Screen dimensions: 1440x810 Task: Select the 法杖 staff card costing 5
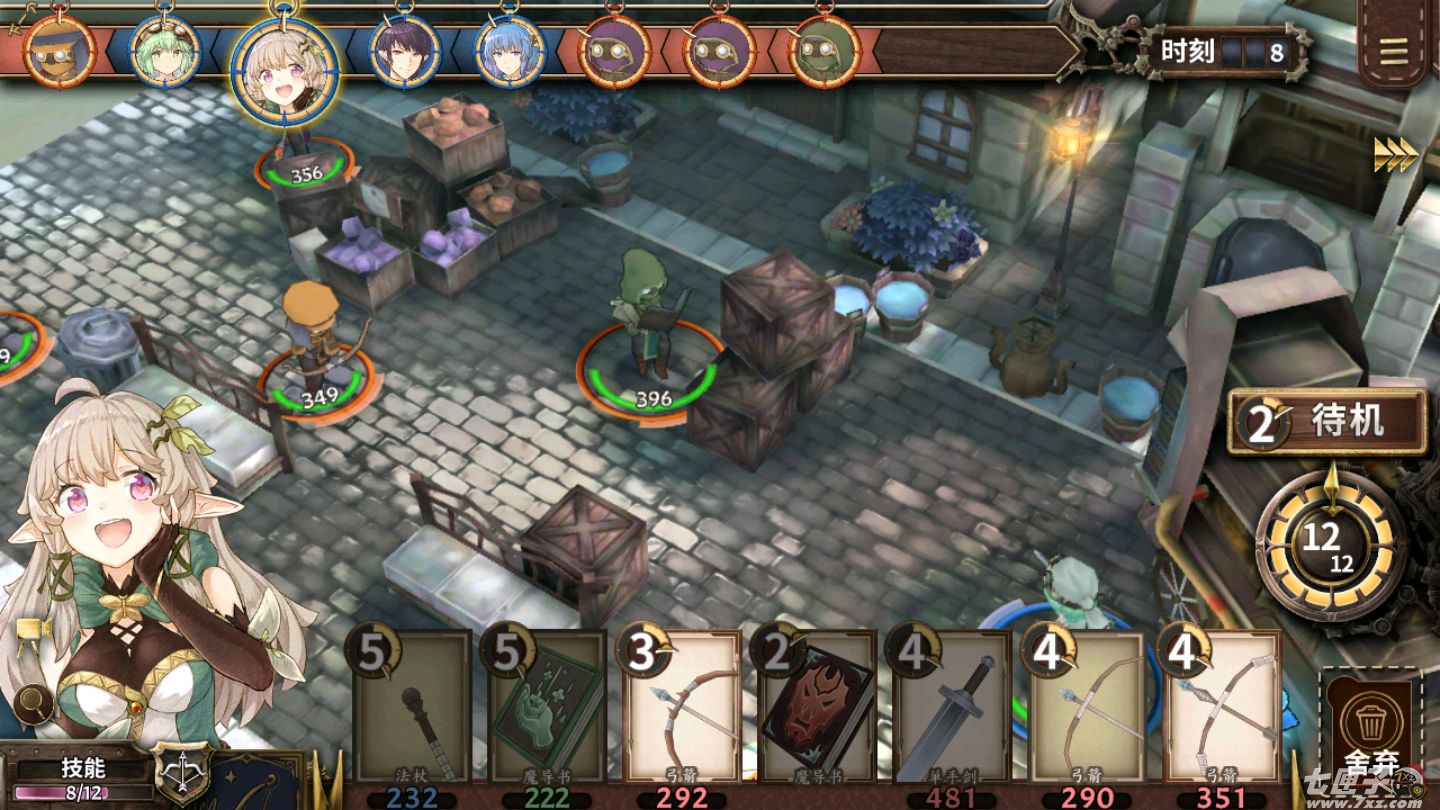[412, 708]
